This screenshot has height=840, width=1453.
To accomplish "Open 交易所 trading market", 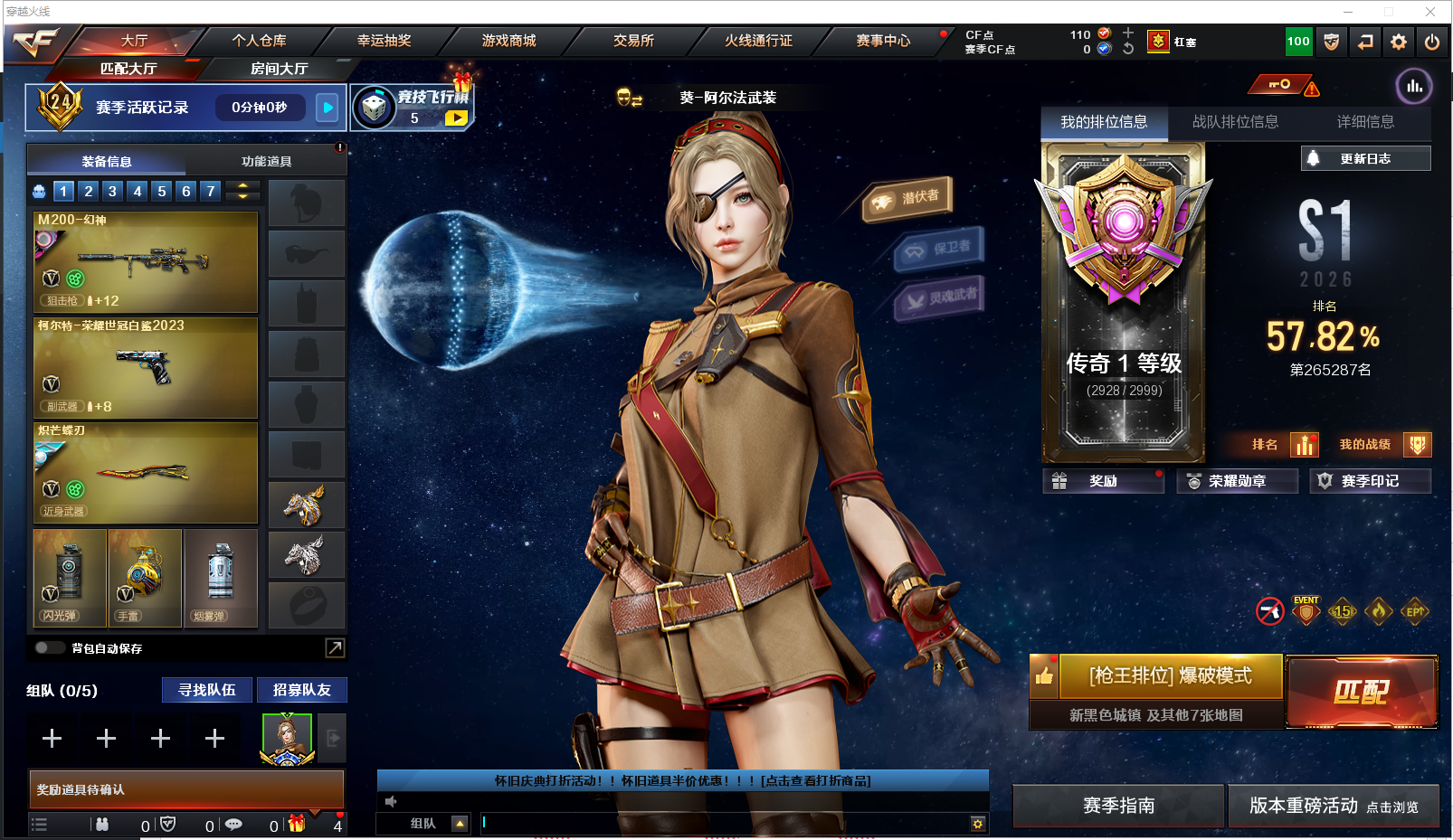I will 633,41.
